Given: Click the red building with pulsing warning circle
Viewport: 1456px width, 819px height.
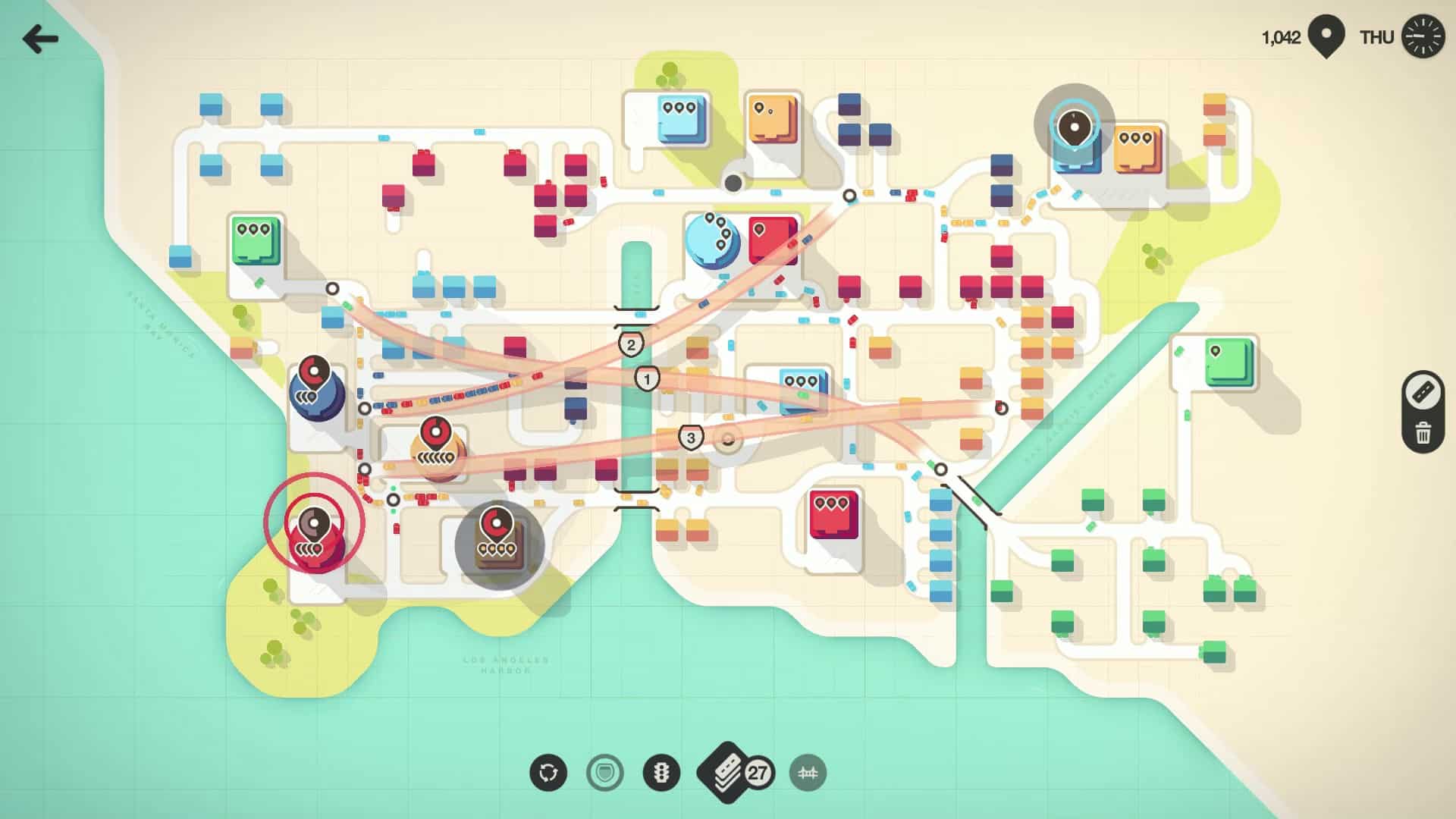Looking at the screenshot, I should tap(313, 525).
